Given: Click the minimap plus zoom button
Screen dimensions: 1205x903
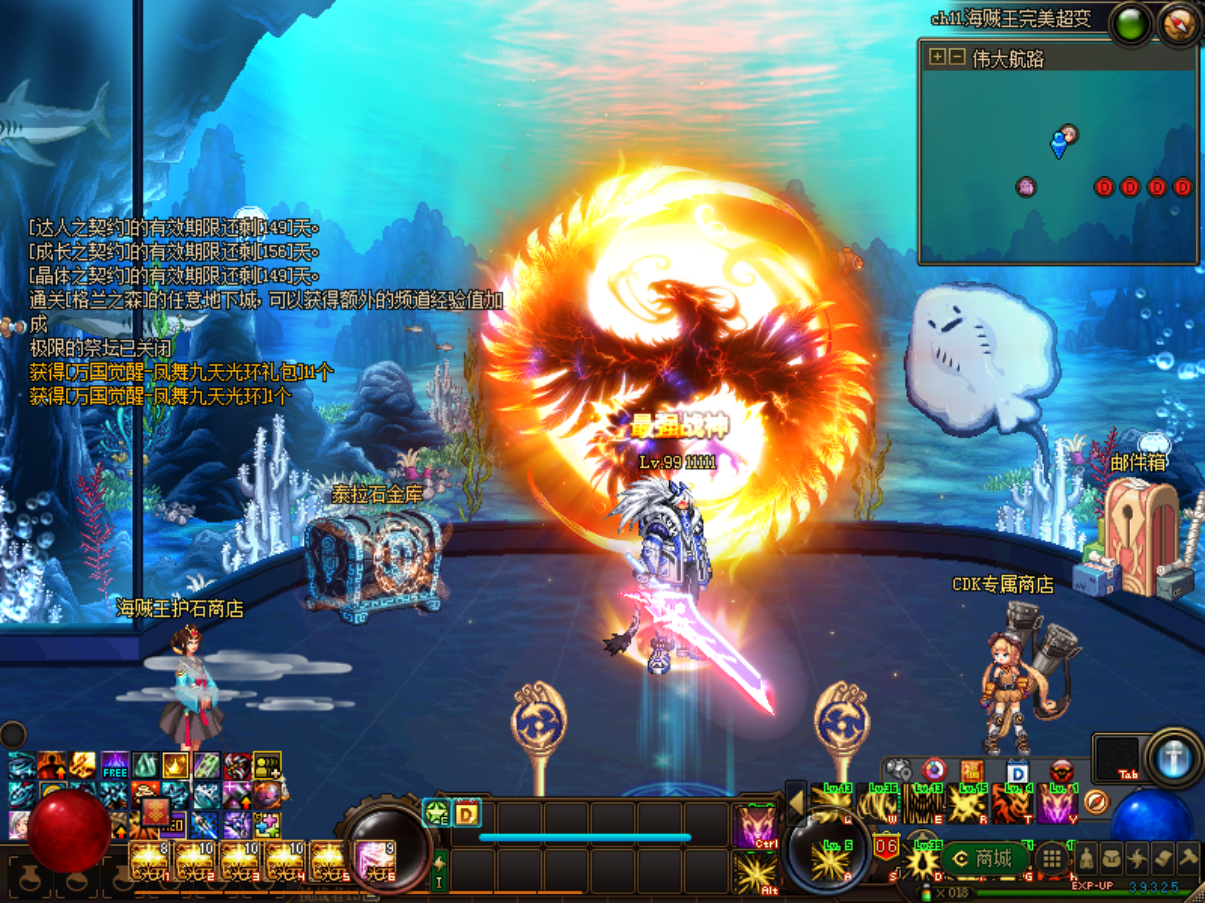Looking at the screenshot, I should click(x=936, y=57).
